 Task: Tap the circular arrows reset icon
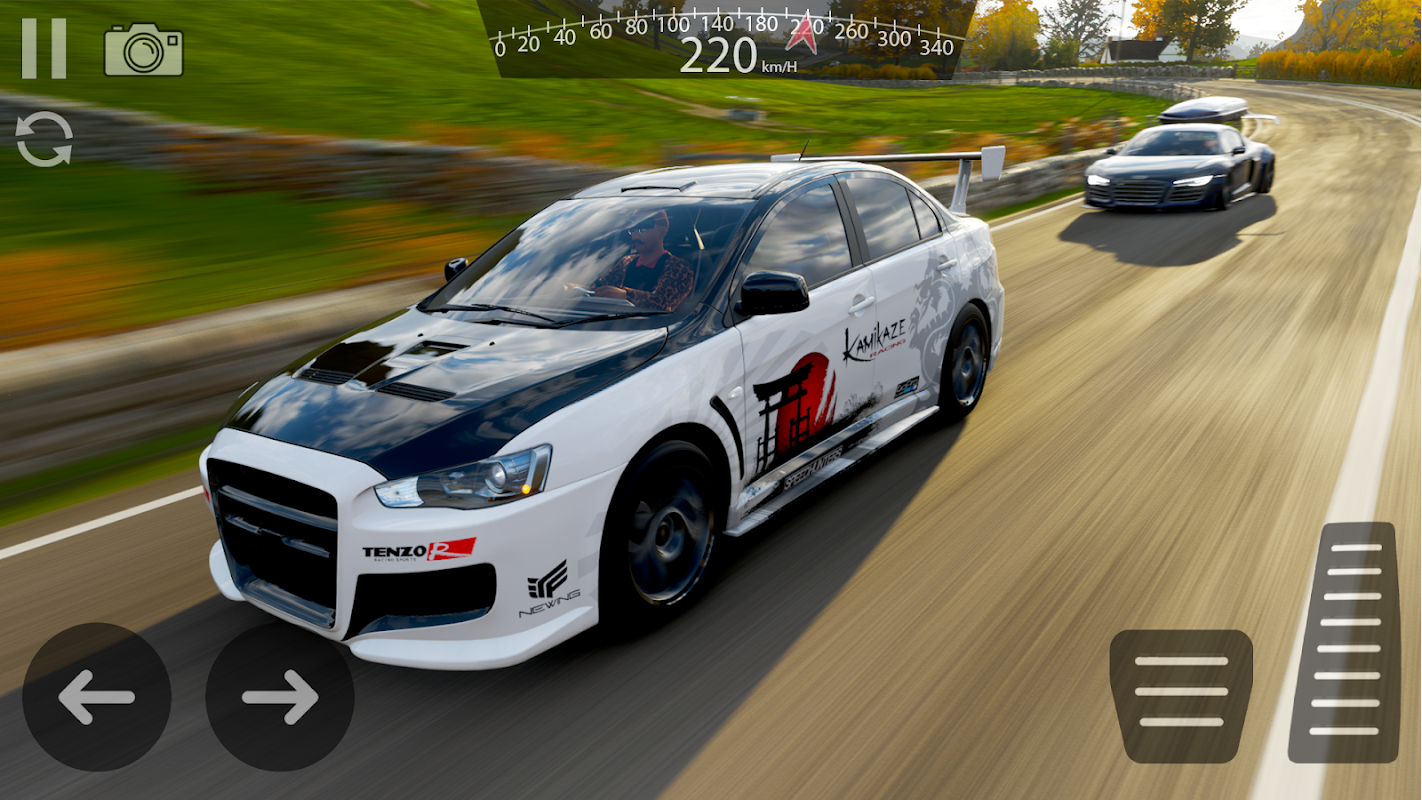(44, 139)
